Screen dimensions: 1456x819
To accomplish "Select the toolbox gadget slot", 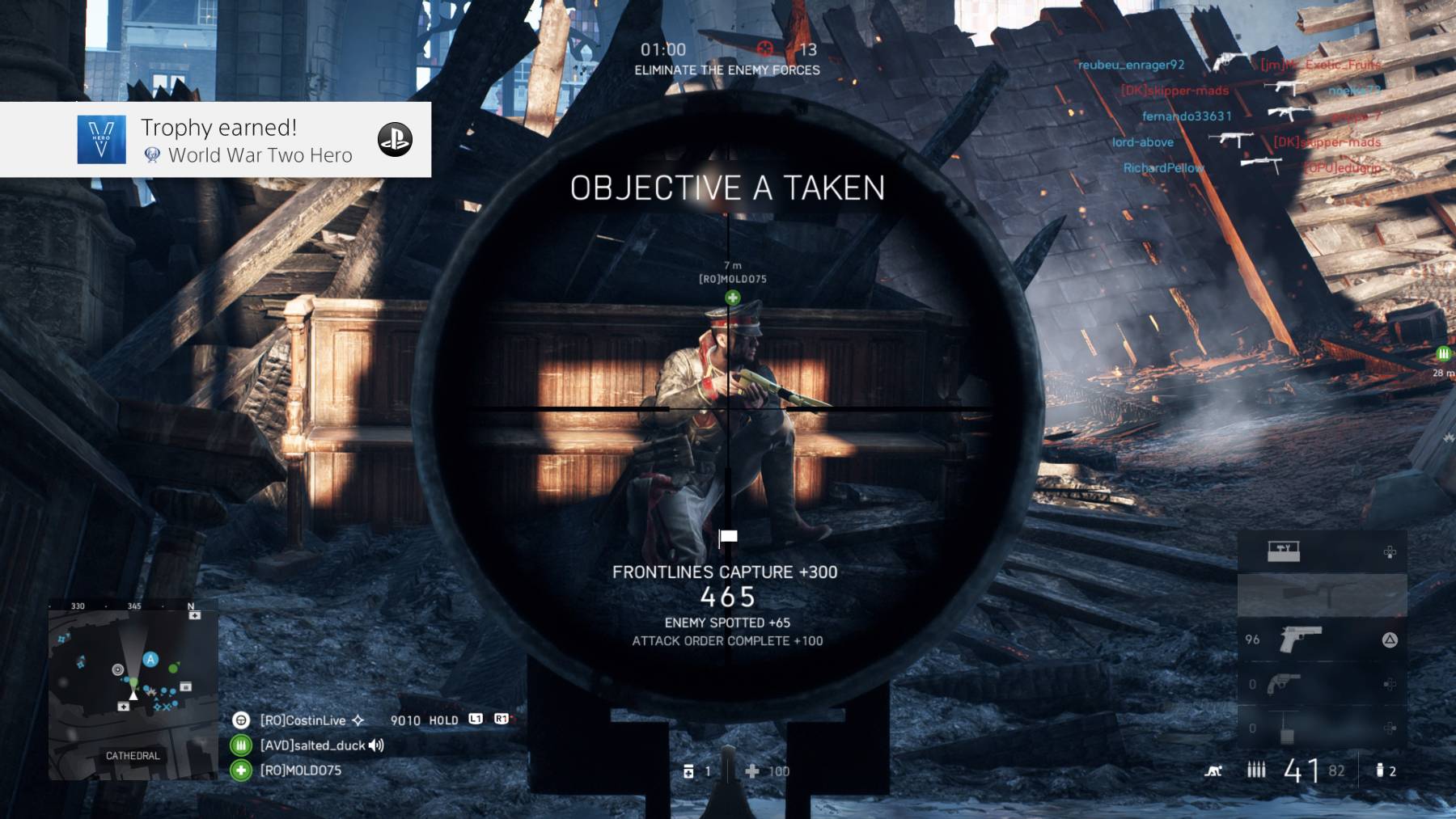I will pos(1284,552).
